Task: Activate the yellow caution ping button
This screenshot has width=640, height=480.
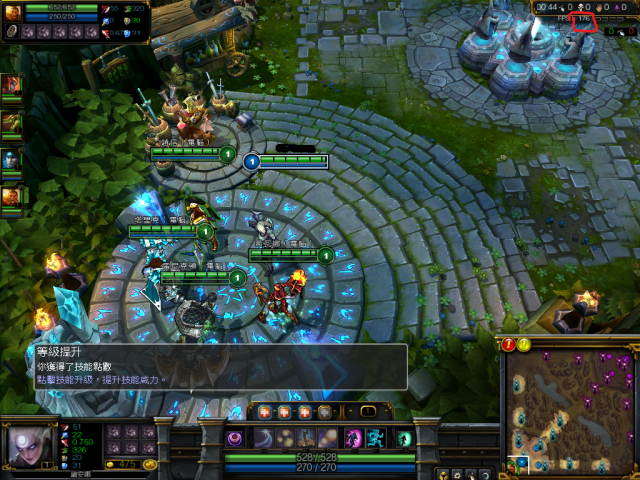Action: tap(523, 344)
